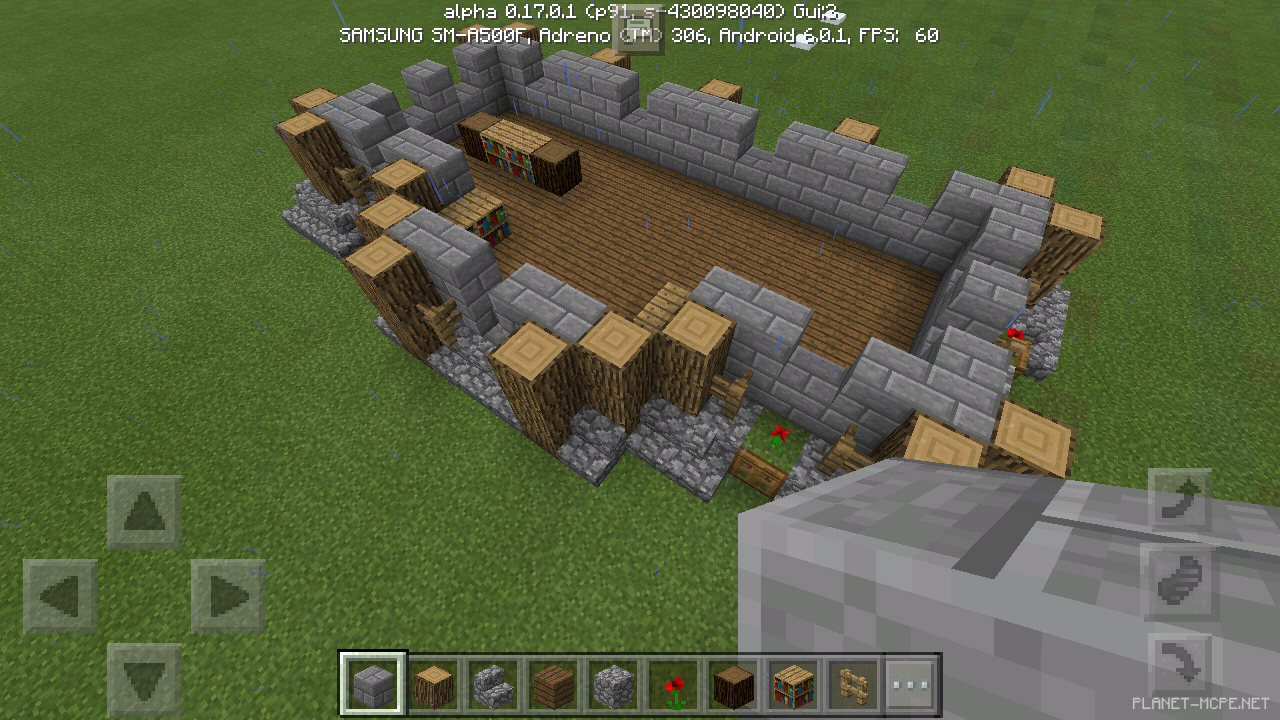The width and height of the screenshot is (1280, 720).
Task: Select the cobblestone stairs item
Action: point(494,682)
